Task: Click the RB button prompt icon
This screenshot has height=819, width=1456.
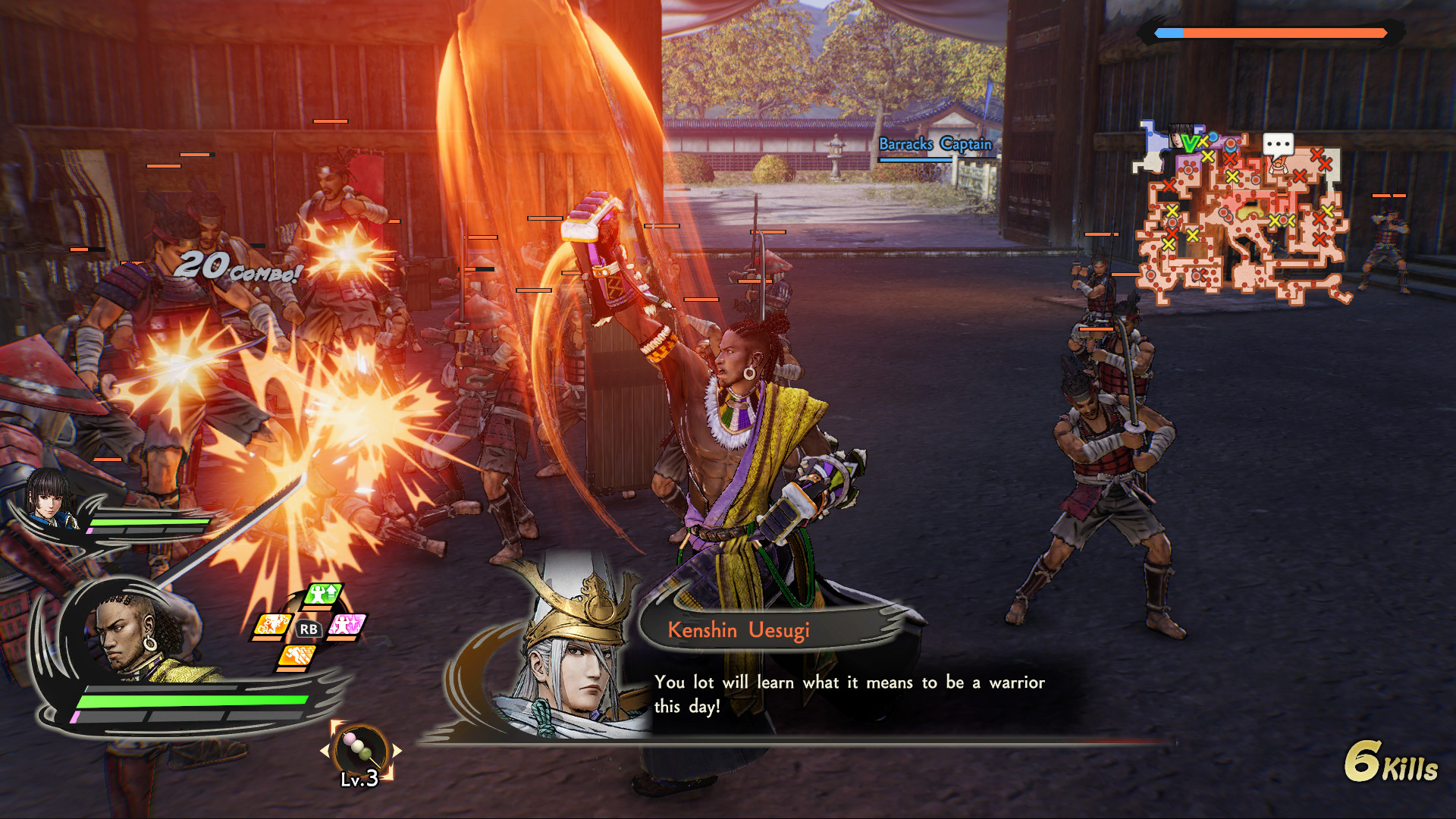Action: coord(309,629)
